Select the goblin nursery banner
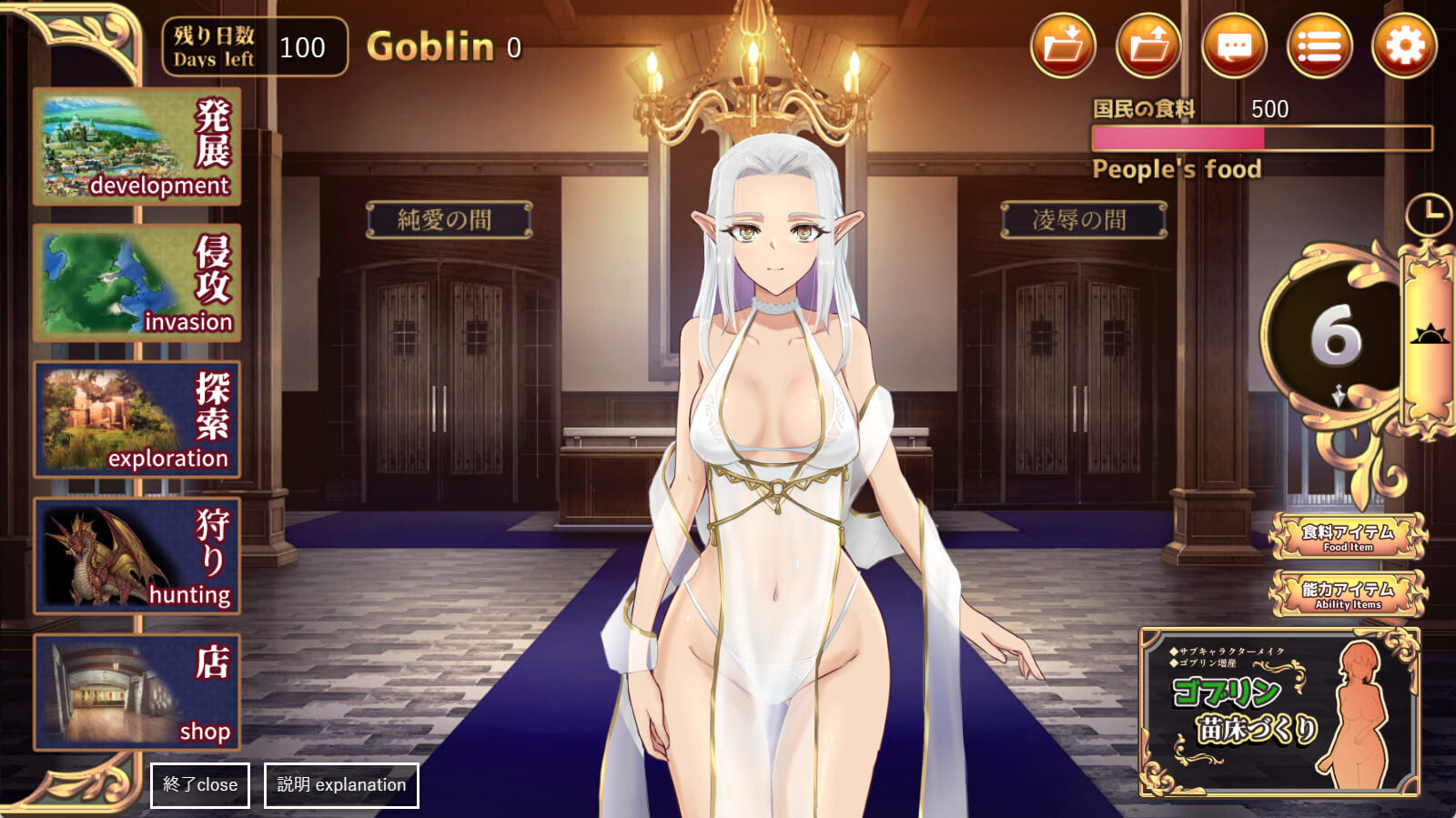1456x818 pixels. coord(1279,712)
